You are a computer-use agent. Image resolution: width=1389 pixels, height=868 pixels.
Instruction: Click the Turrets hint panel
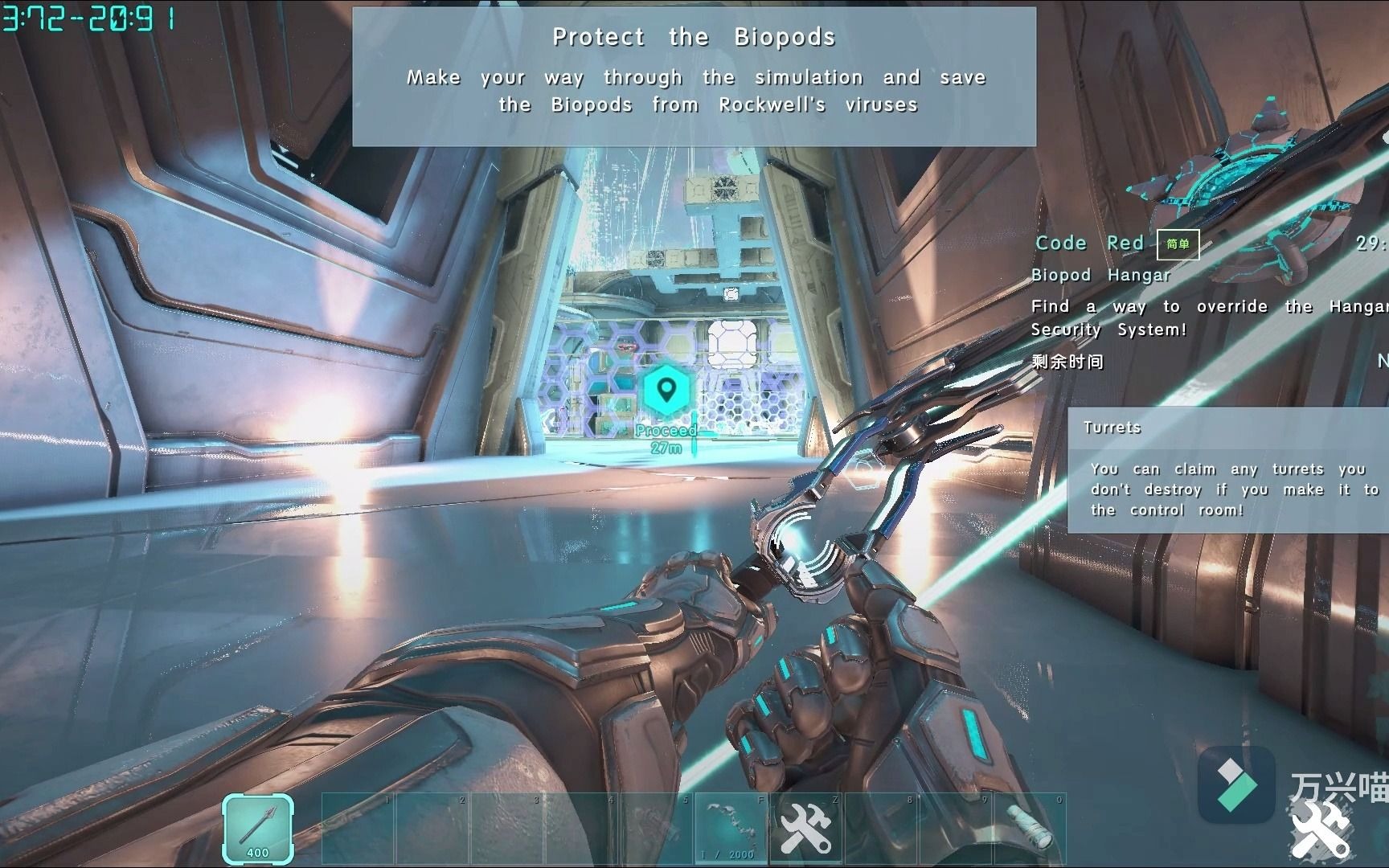tap(1227, 470)
